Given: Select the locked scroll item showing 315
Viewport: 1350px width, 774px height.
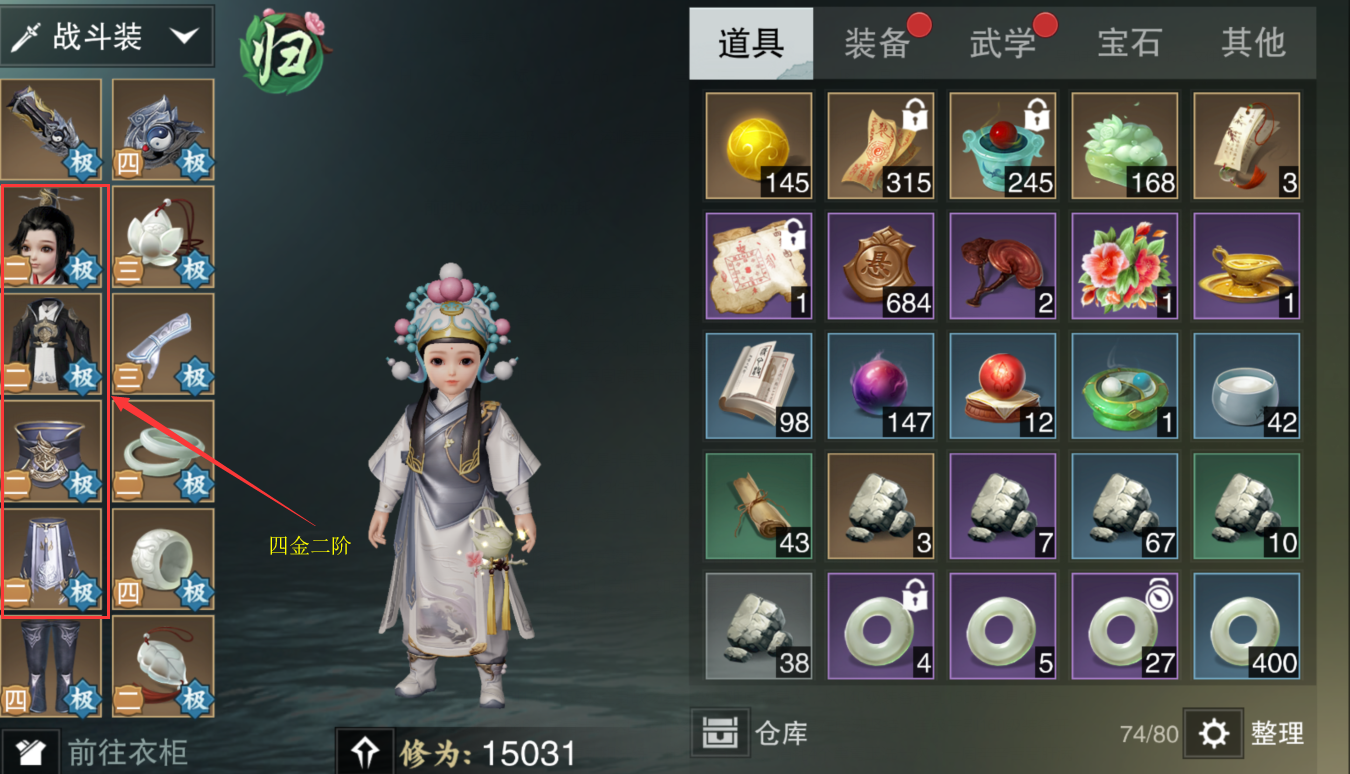Looking at the screenshot, I should (880, 143).
